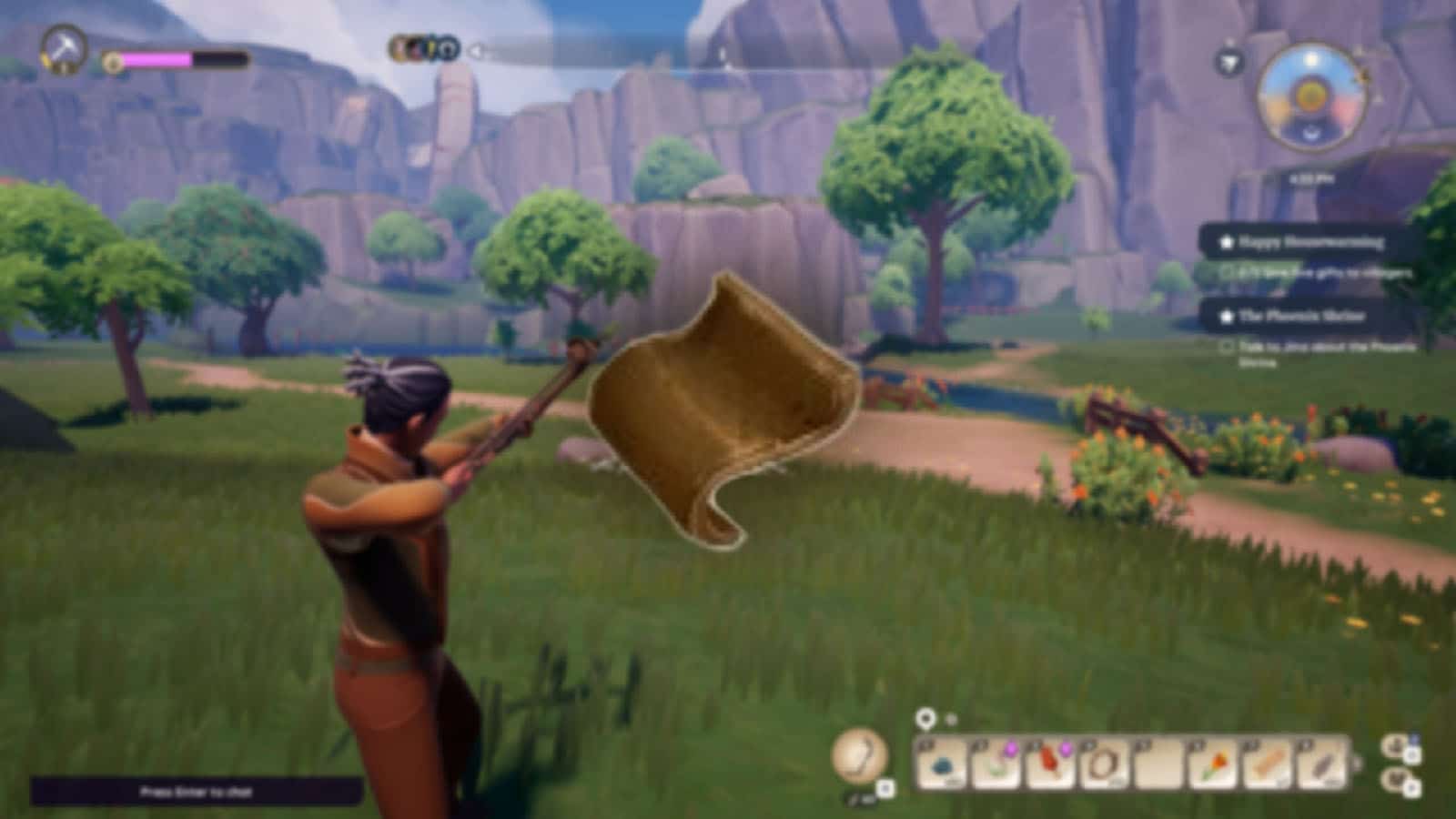Check the give five gifts to villagers objective

(1225, 273)
